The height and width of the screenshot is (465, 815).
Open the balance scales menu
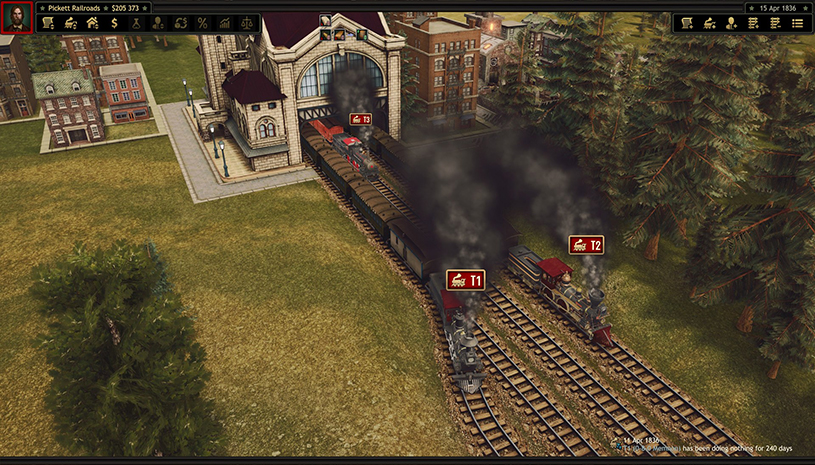pyautogui.click(x=246, y=23)
